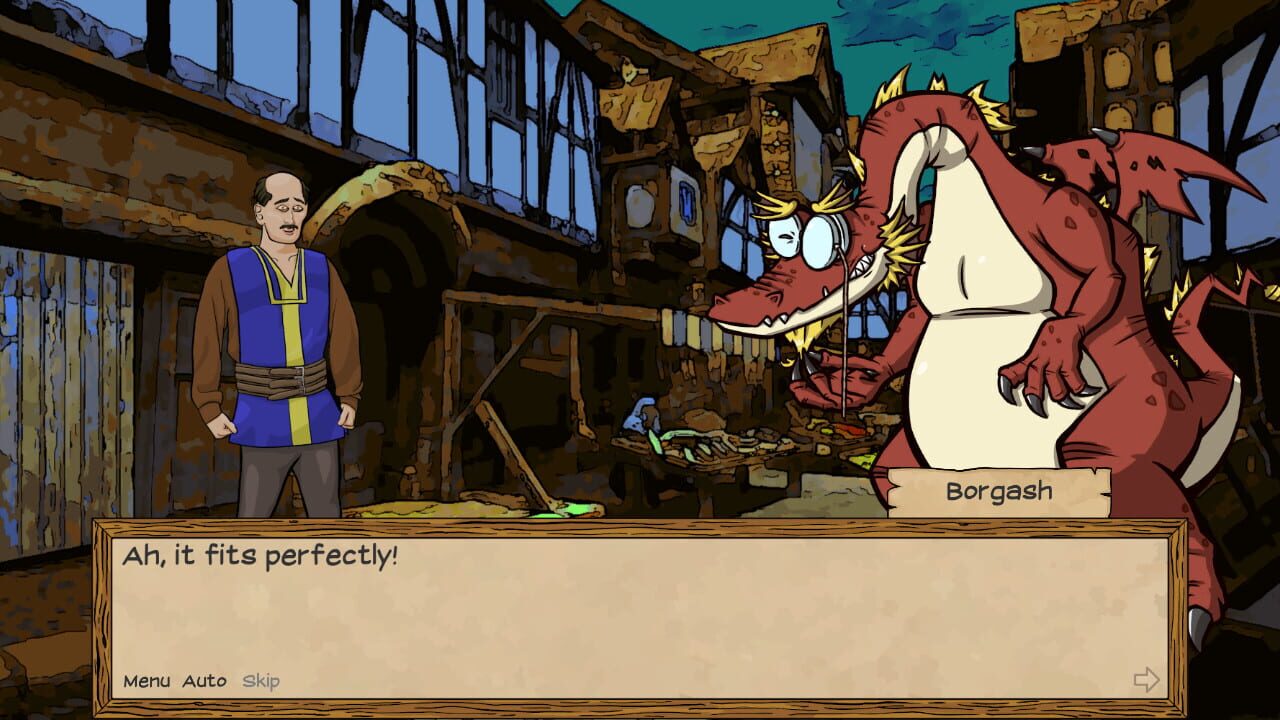
Task: Open the Menu from the dialogue box
Action: coord(151,679)
